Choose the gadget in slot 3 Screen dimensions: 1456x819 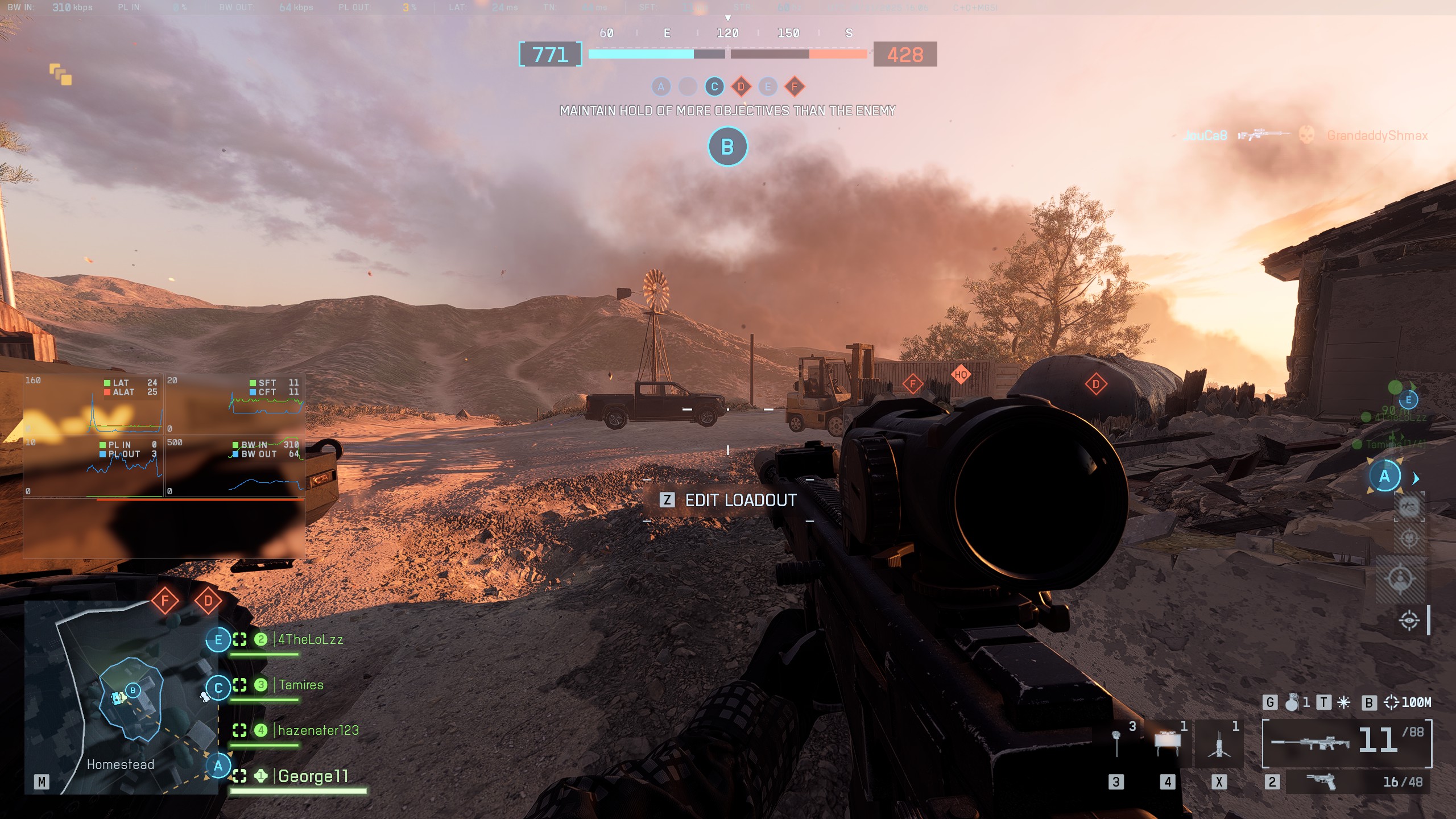click(1117, 741)
